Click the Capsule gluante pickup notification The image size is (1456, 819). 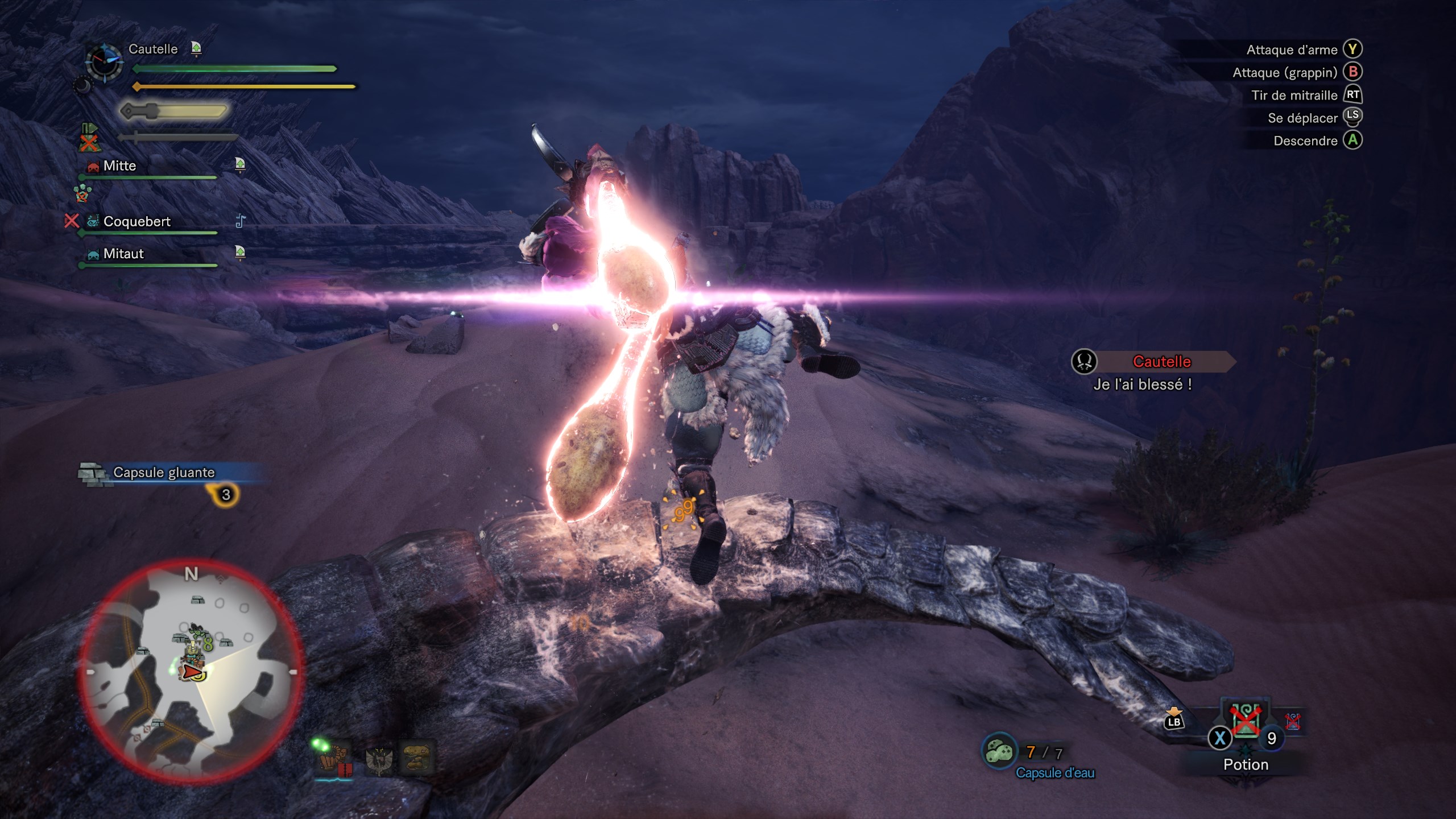tap(164, 473)
